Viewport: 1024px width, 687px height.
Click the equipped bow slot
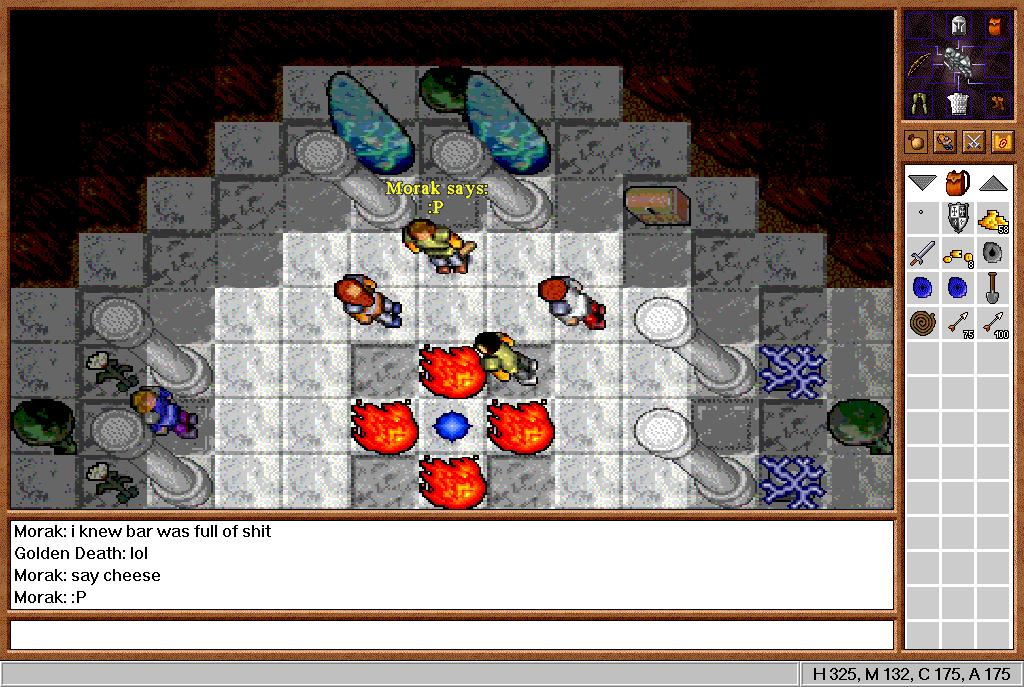[x=920, y=64]
